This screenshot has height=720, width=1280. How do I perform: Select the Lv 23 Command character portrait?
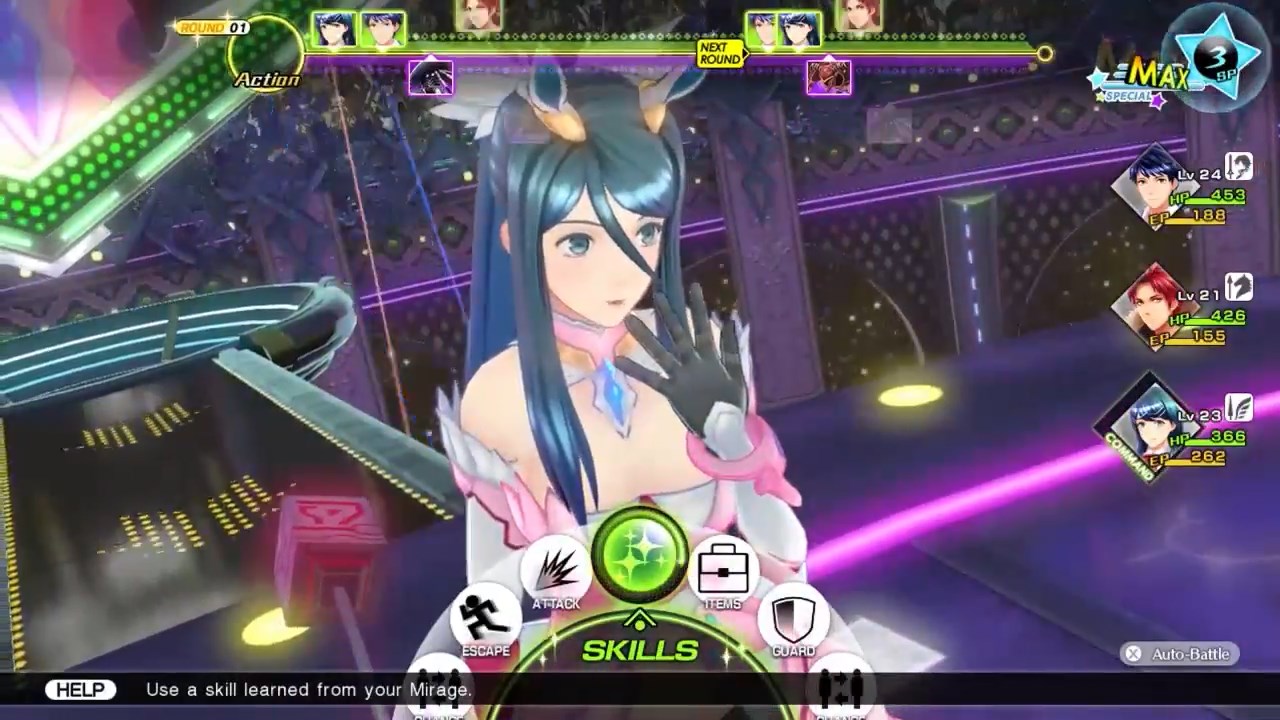(x=1150, y=425)
